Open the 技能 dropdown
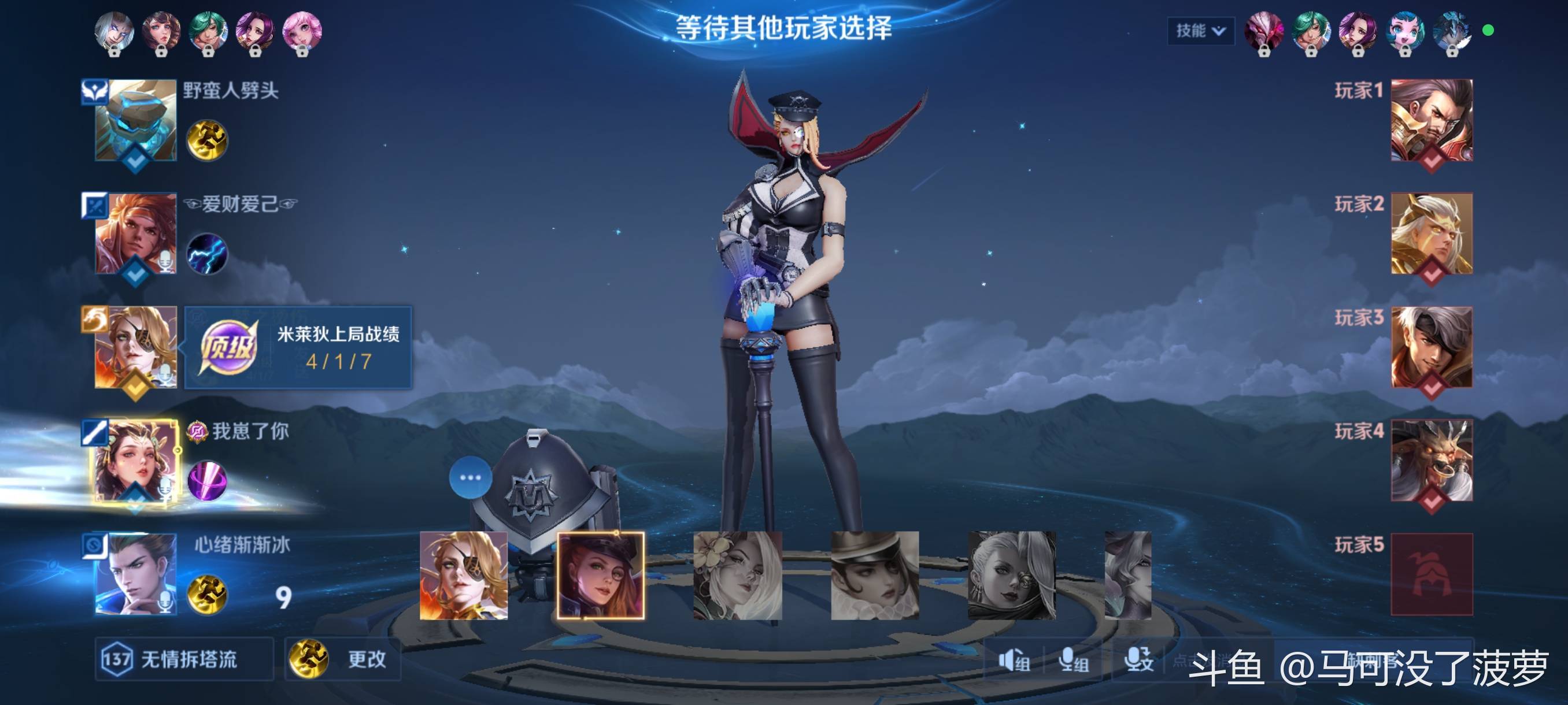Screen dimensions: 1568x705 [1200, 31]
